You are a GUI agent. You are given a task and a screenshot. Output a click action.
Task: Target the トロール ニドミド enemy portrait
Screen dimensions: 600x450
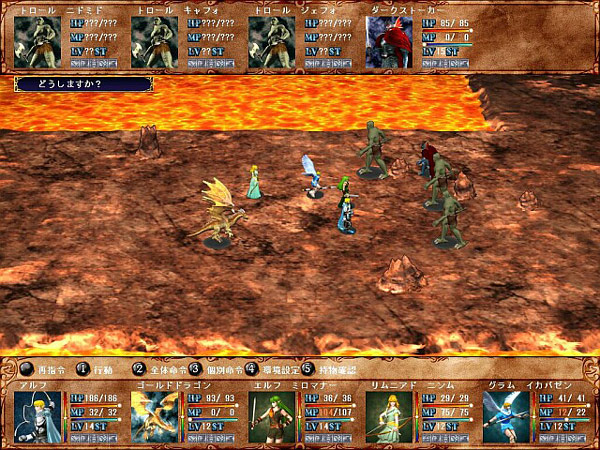pos(38,43)
